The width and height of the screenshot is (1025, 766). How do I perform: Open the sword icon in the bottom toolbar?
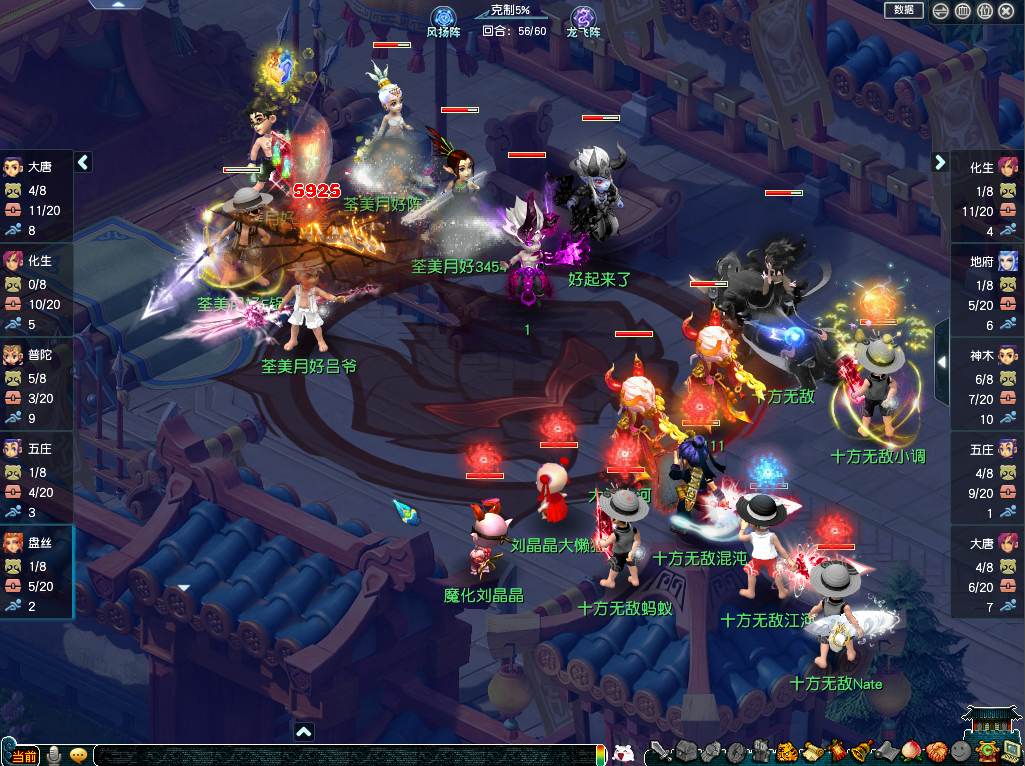(660, 752)
